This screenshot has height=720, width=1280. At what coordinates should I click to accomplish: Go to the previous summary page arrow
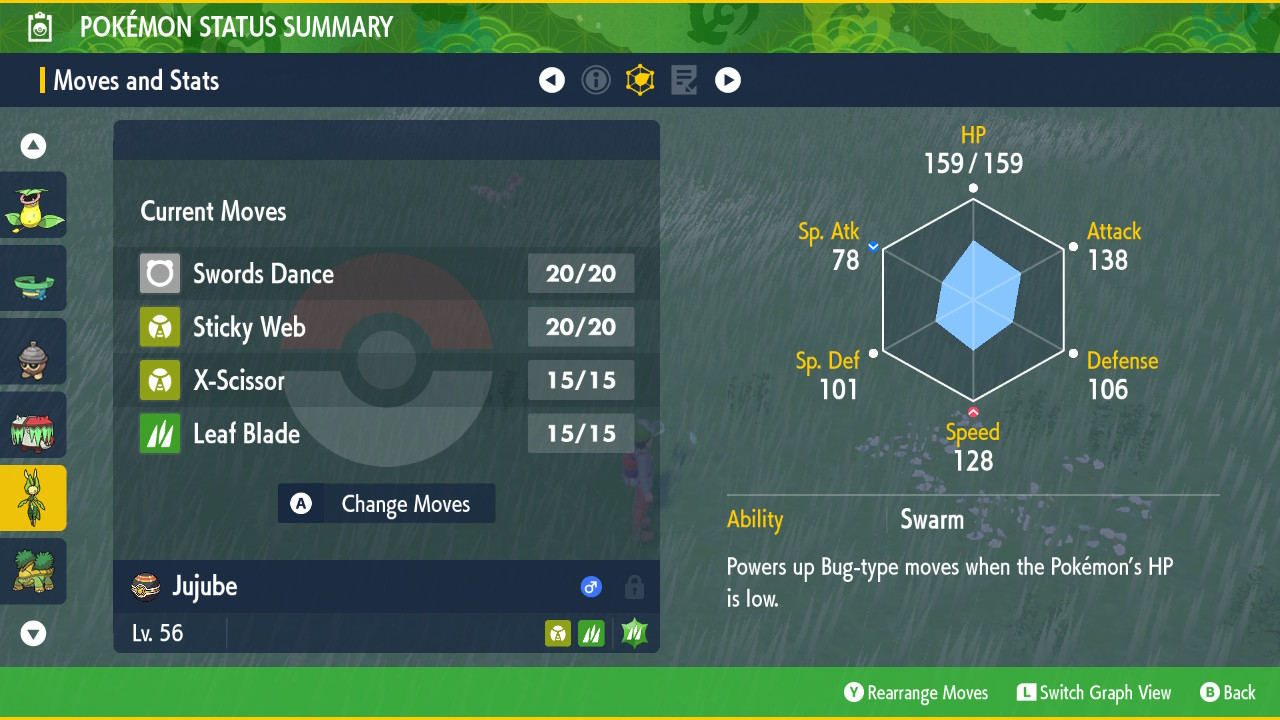(x=552, y=80)
